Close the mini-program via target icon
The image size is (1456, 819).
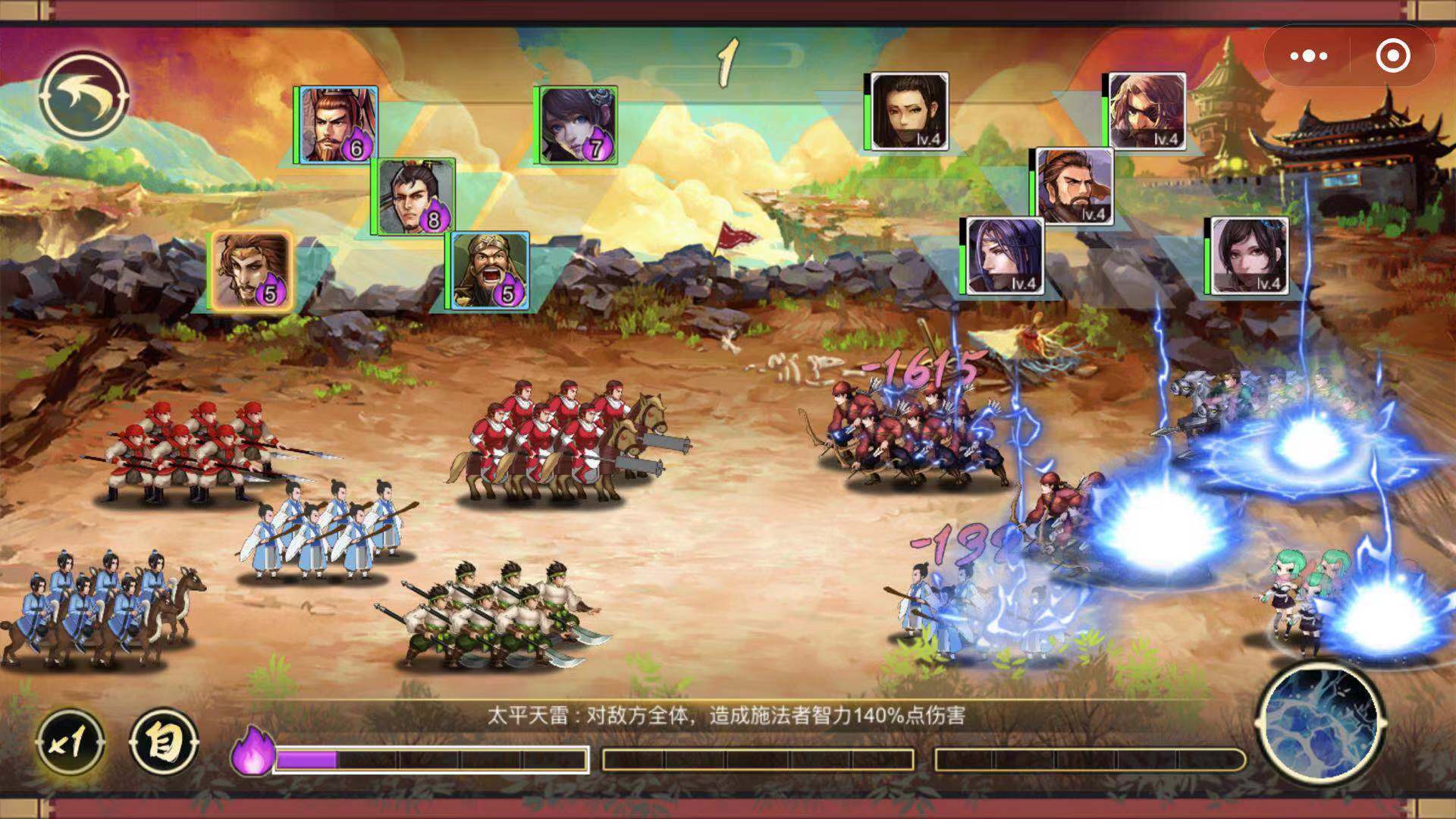pos(1392,56)
